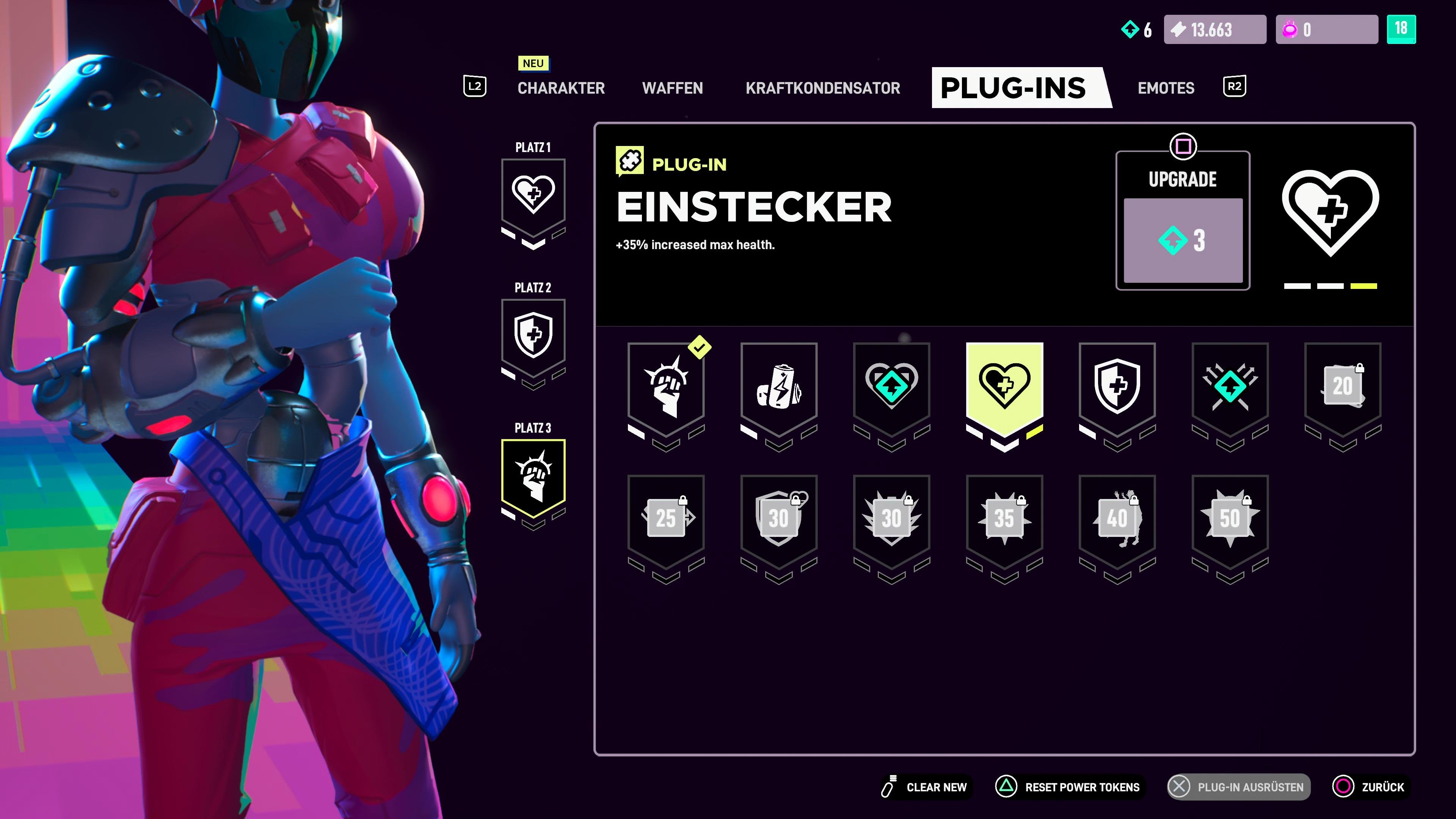This screenshot has width=1456, height=819.
Task: Select the Platz 2 shield plug-in slot
Action: pos(533,336)
